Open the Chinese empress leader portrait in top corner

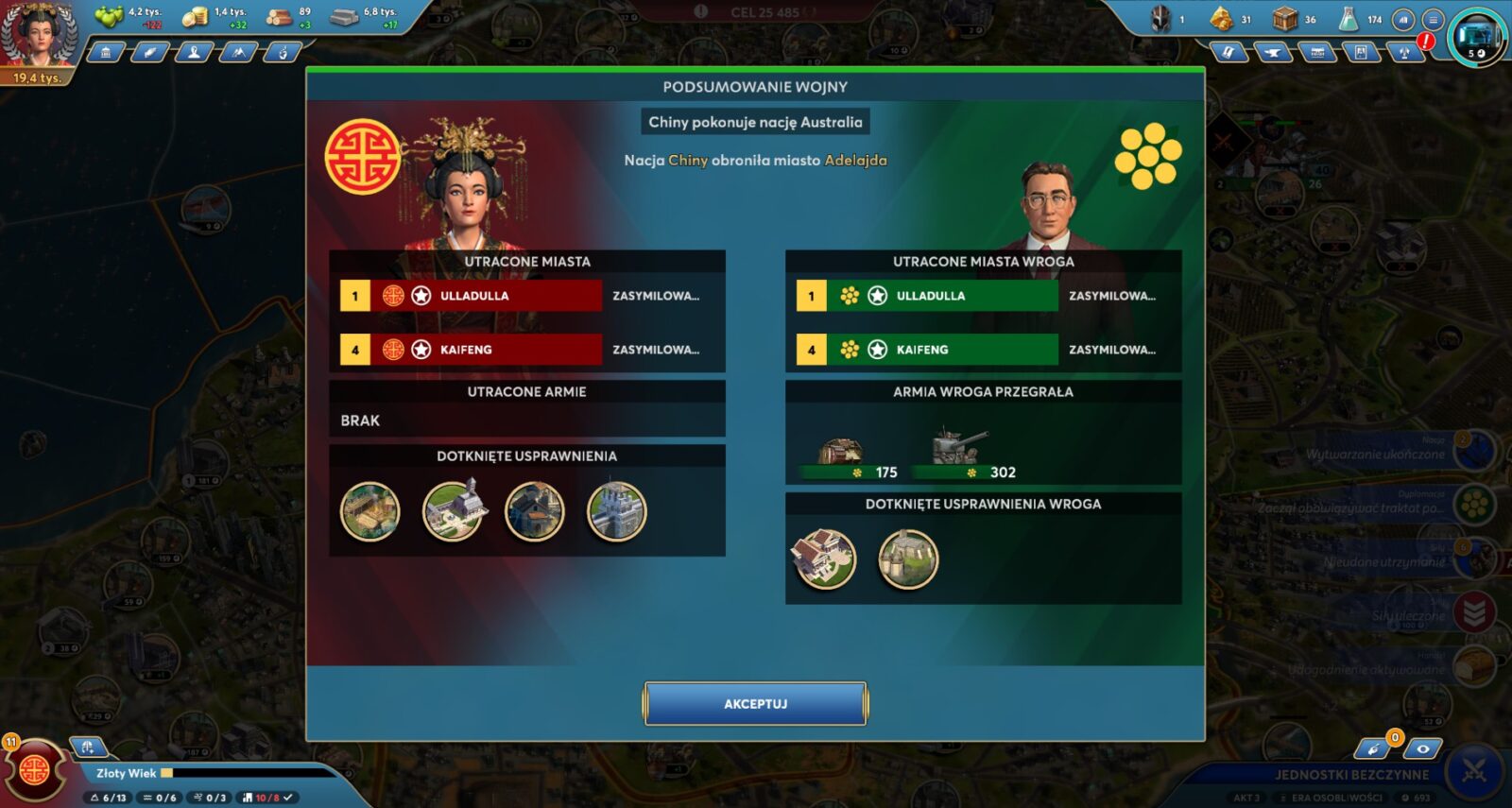point(38,38)
